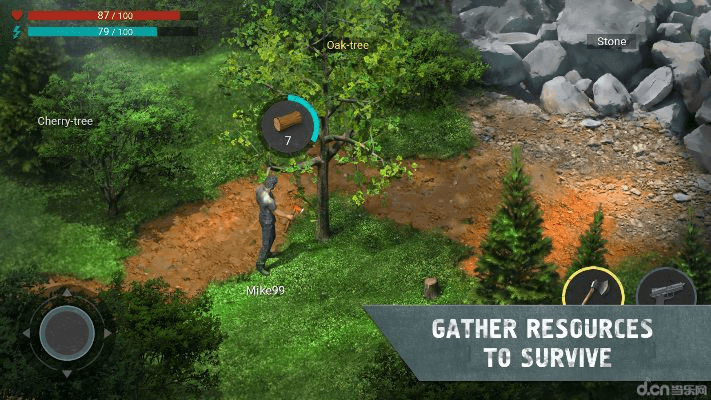The width and height of the screenshot is (711, 400).
Task: Select the axe tool button
Action: (x=593, y=291)
